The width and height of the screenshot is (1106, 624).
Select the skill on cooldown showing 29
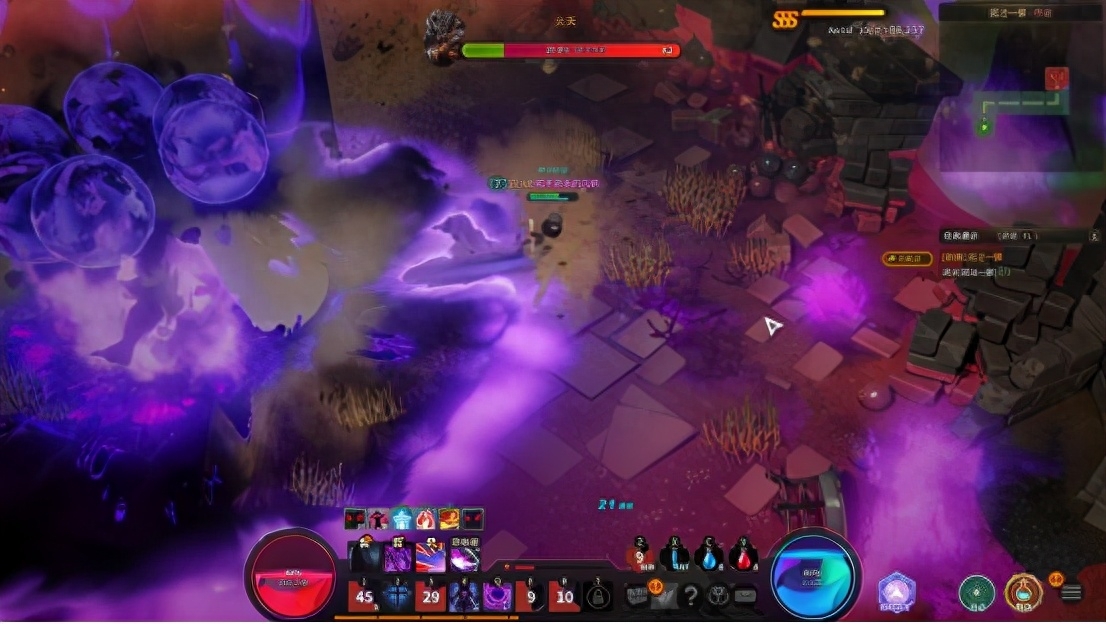point(431,596)
